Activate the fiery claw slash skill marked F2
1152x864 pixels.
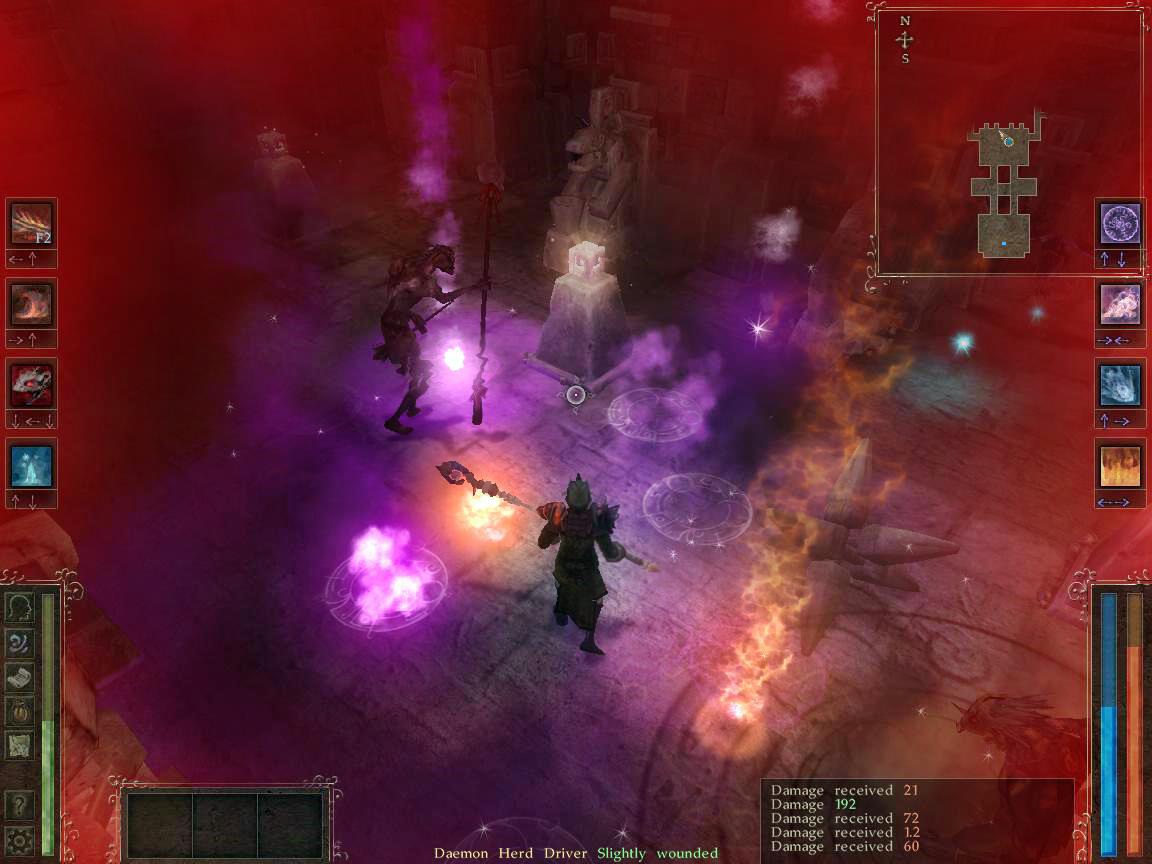click(x=31, y=224)
